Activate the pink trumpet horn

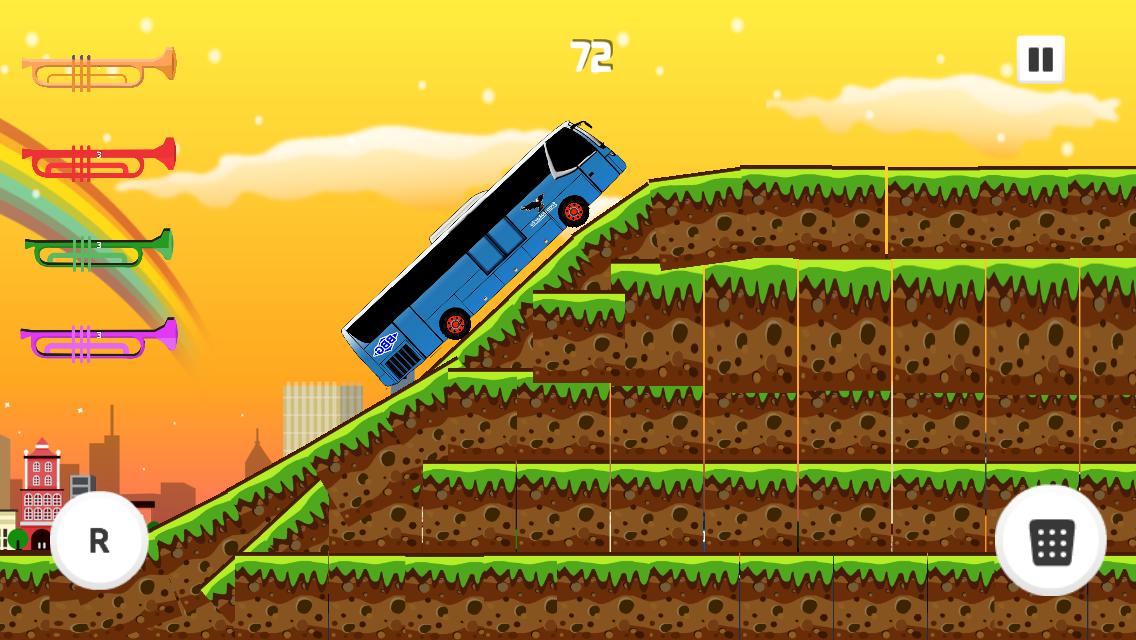99,338
